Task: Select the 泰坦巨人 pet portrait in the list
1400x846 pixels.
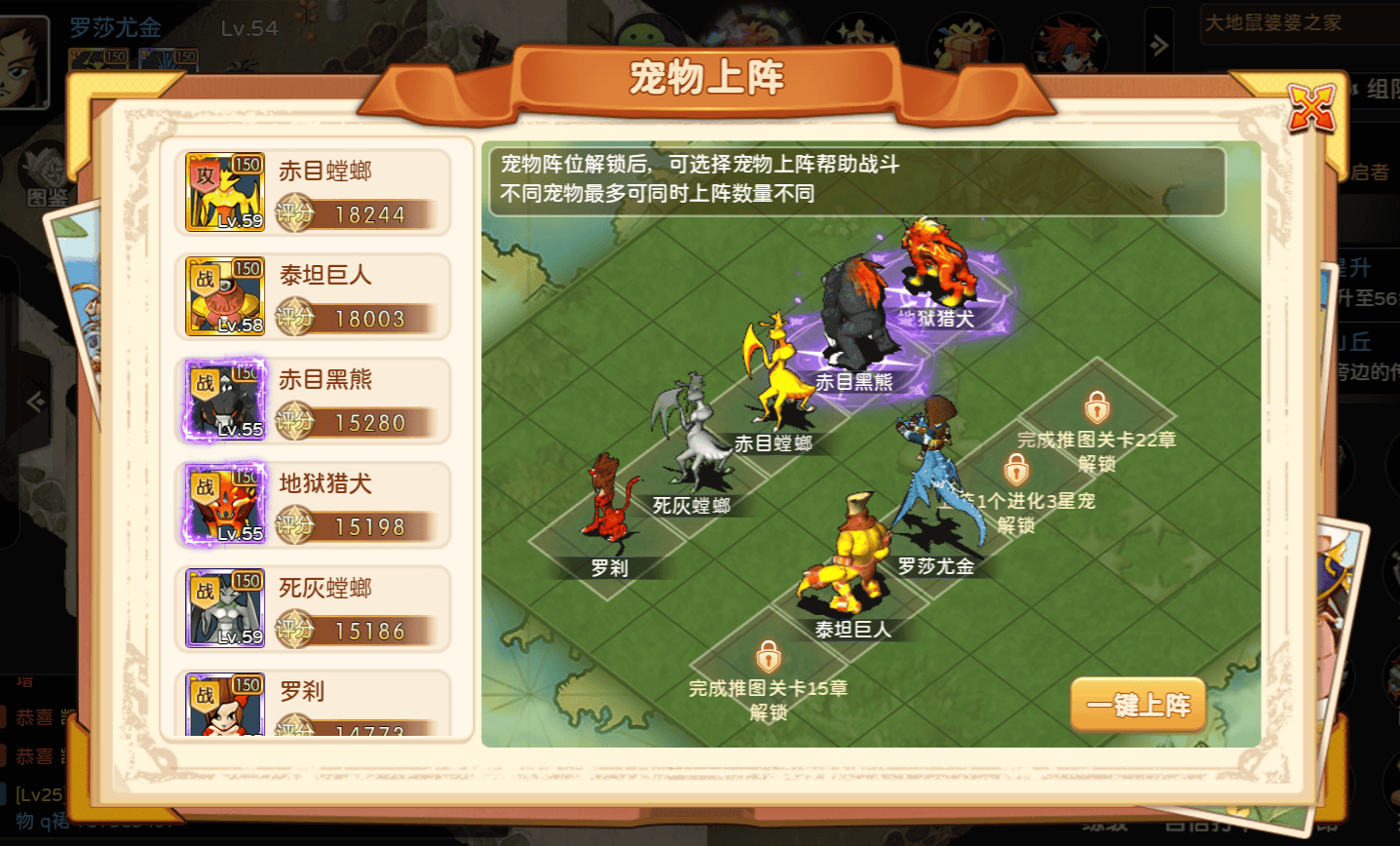Action: [x=224, y=295]
